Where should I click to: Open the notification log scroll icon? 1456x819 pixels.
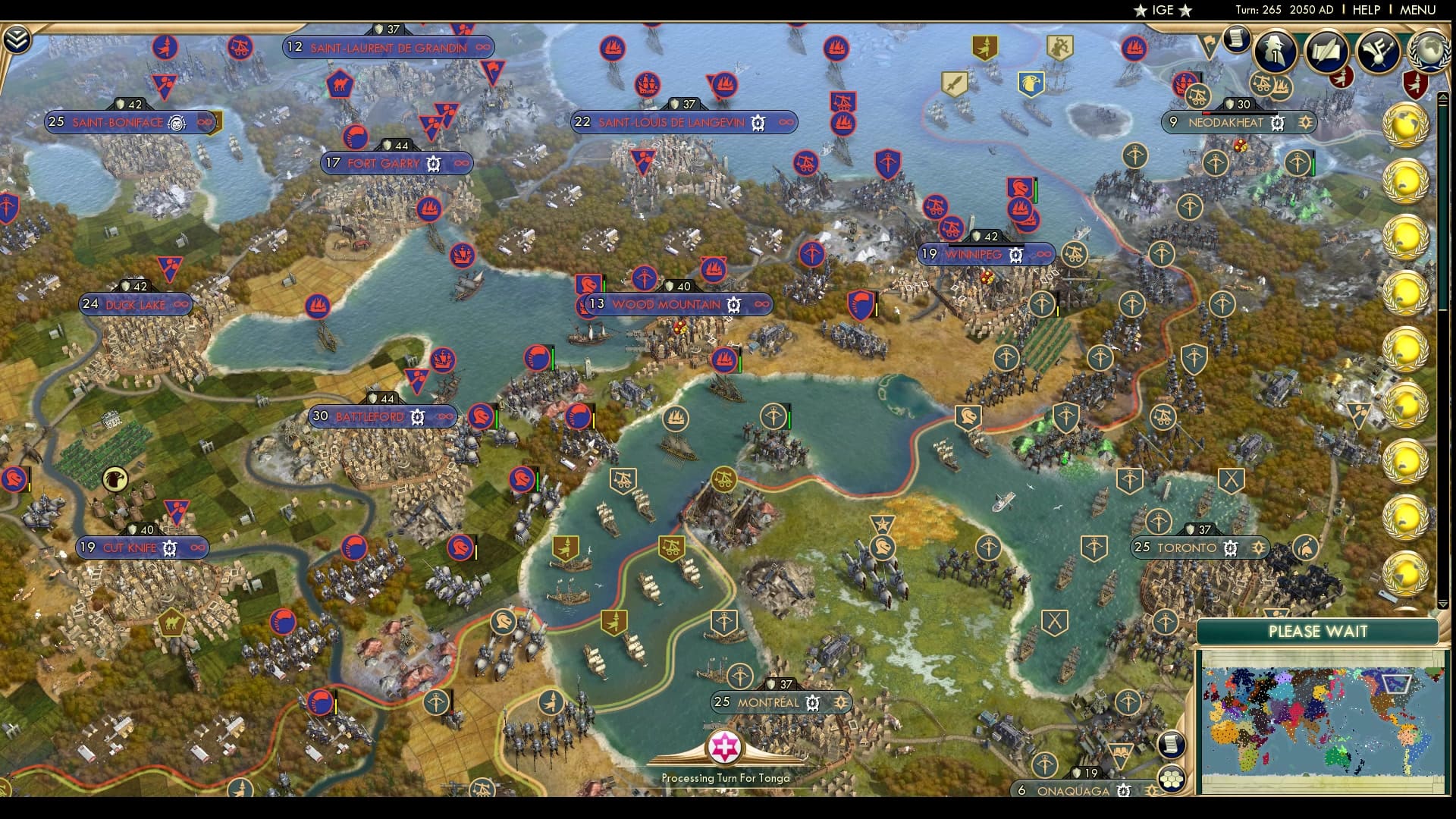click(x=1236, y=39)
